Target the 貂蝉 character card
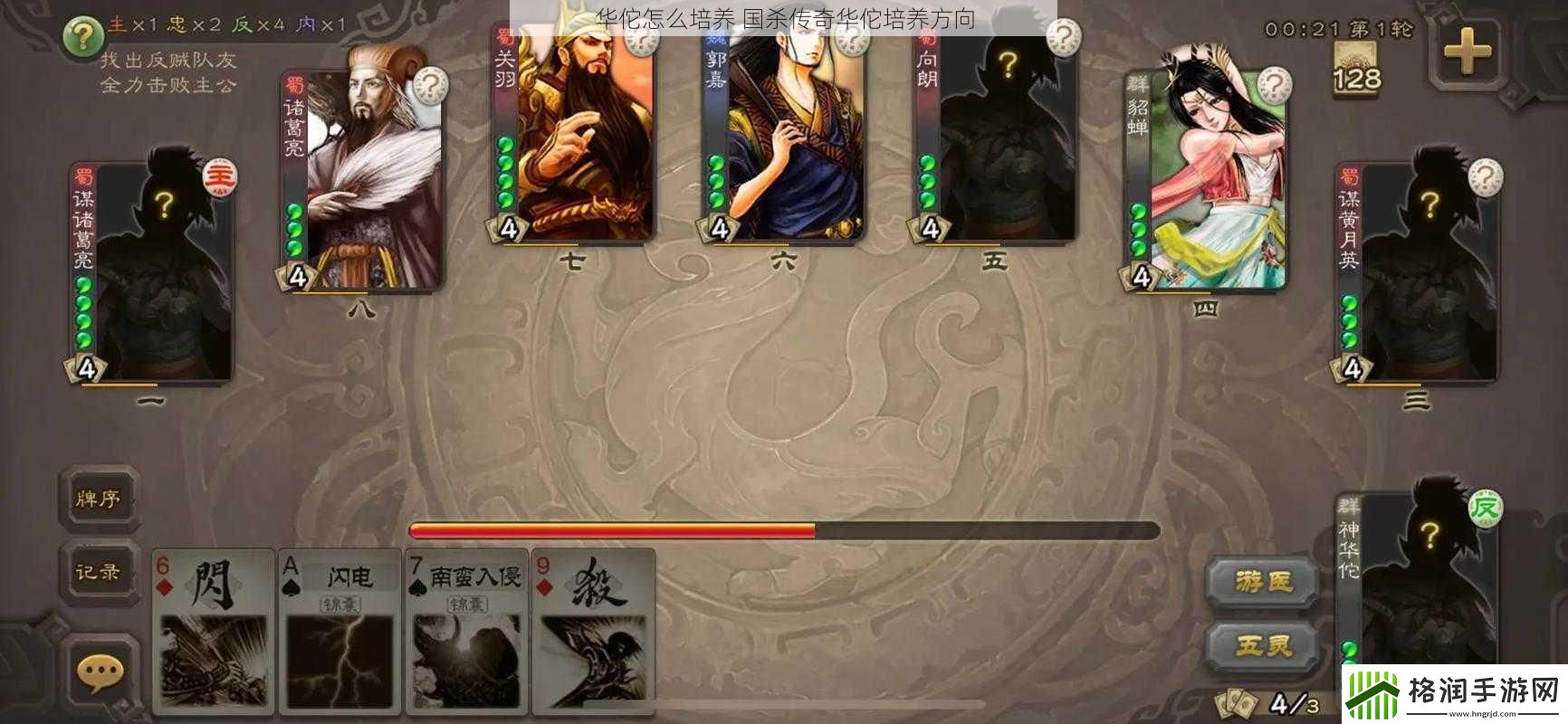Screen dimensions: 1568x724 tap(1208, 181)
